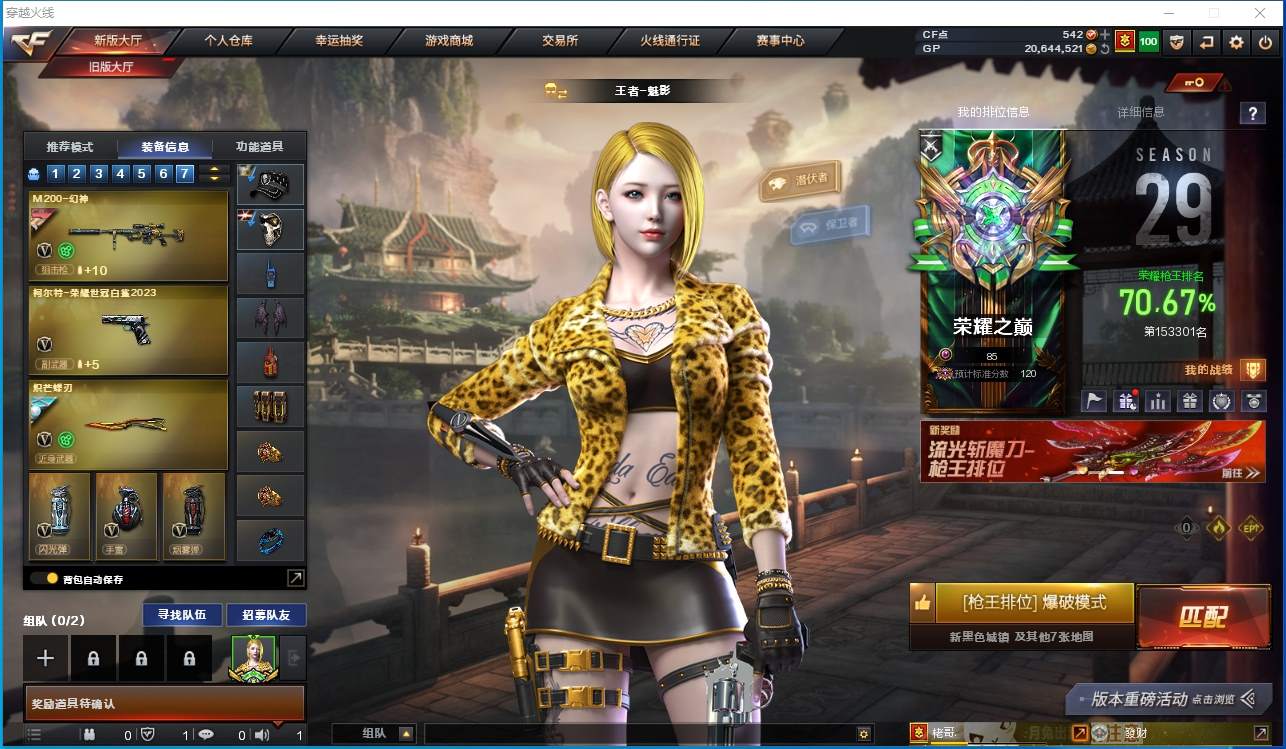Click the 招募队友 button
This screenshot has height=749, width=1286.
[266, 614]
